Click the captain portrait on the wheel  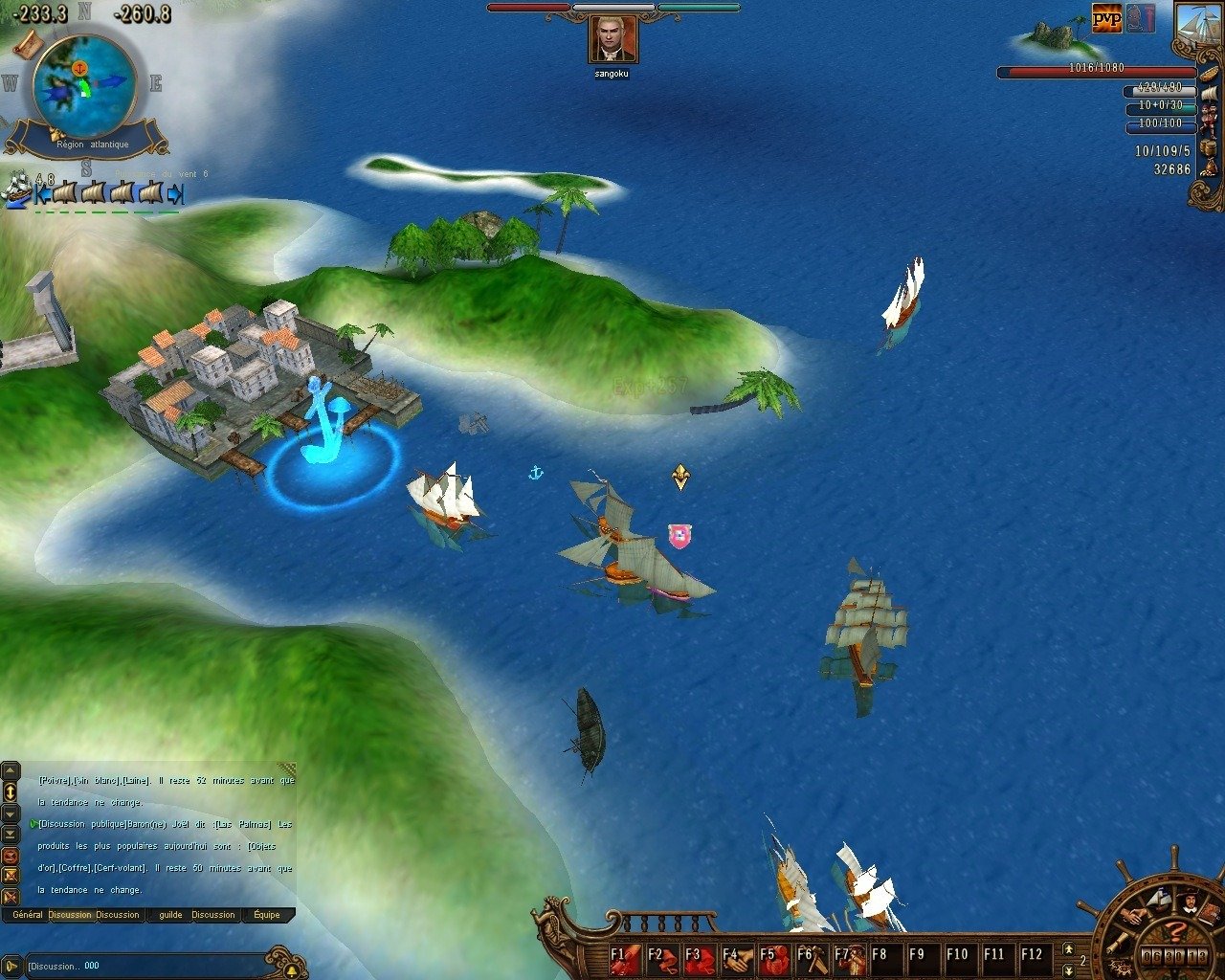click(1190, 902)
